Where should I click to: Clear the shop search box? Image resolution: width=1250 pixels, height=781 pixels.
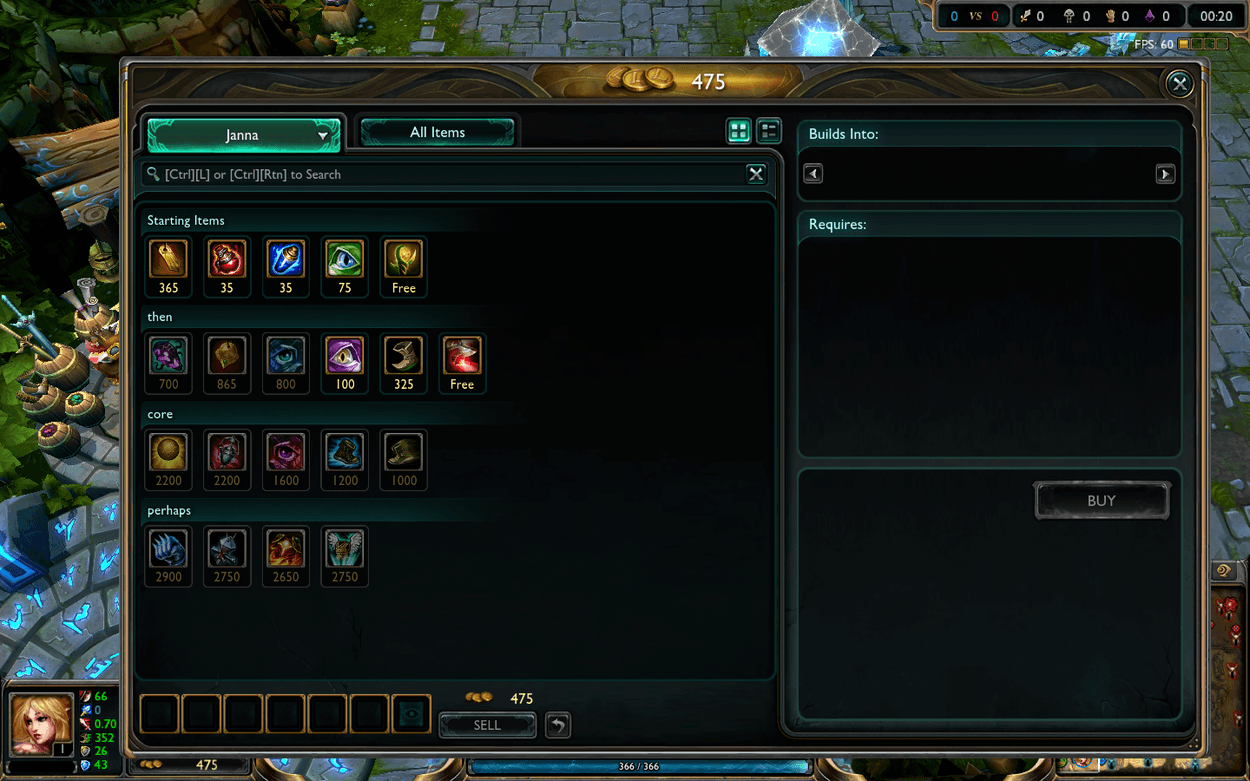[x=756, y=174]
